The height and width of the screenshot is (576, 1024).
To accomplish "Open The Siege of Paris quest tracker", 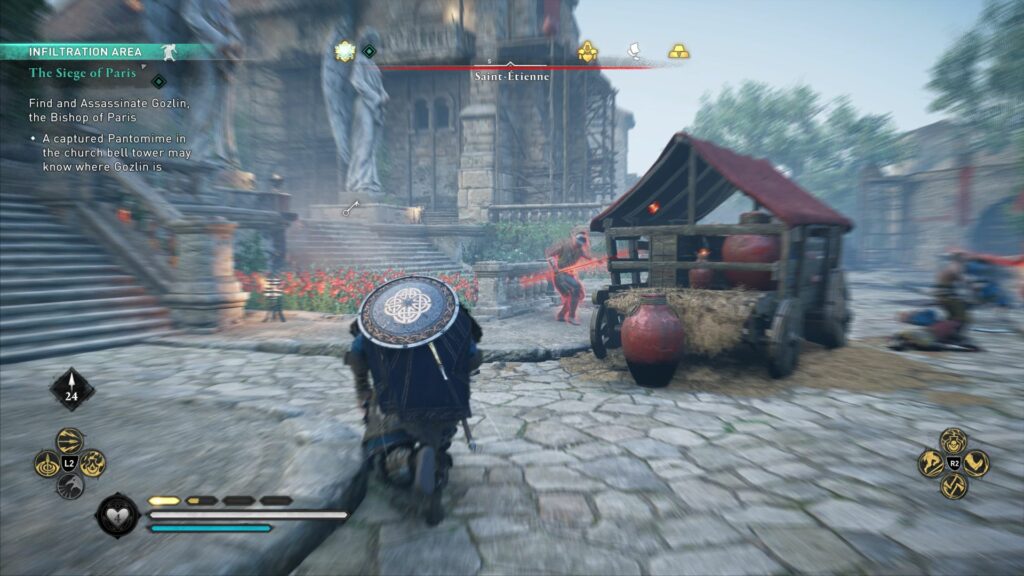I will 82,73.
